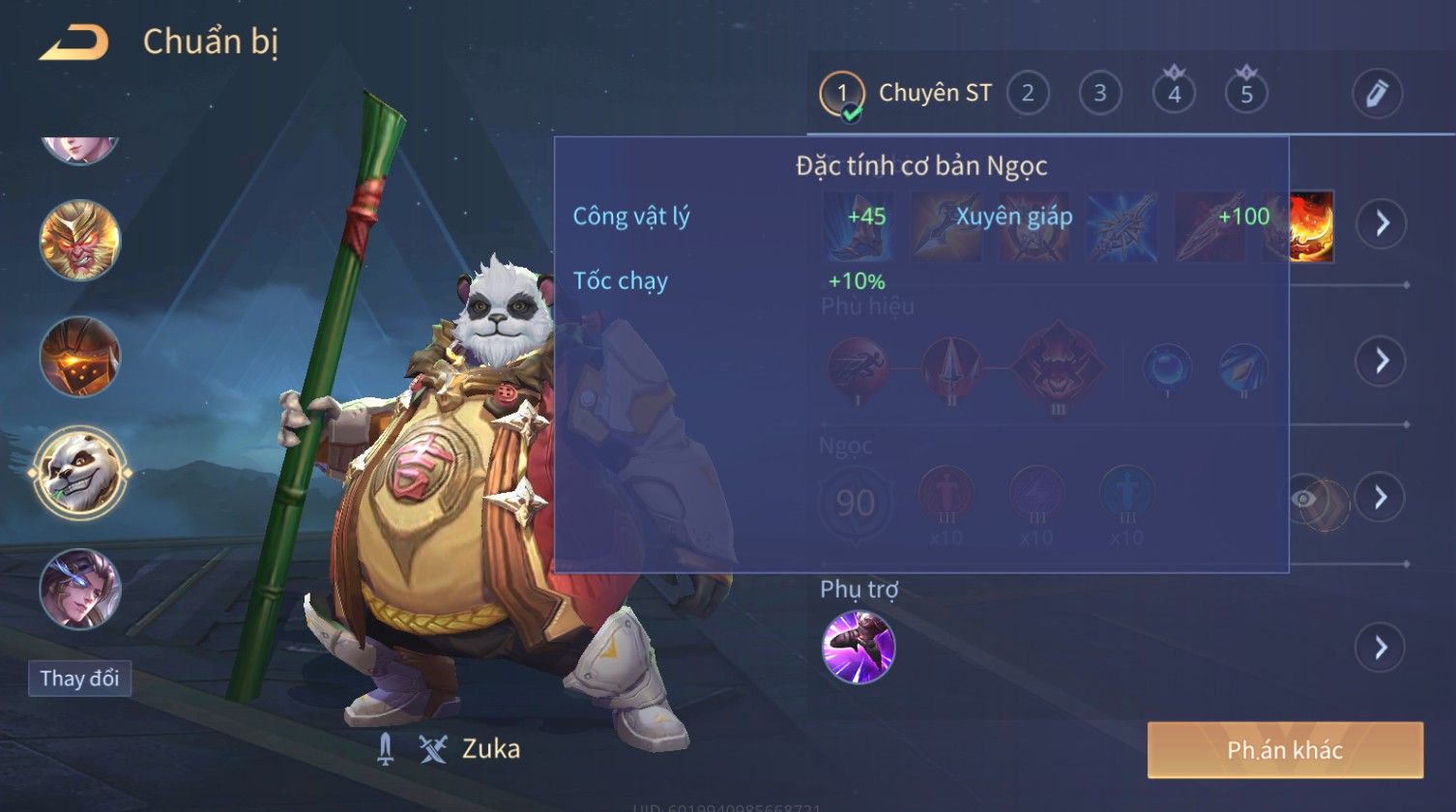
Task: Select the Zuka panda portrait
Action: 80,474
